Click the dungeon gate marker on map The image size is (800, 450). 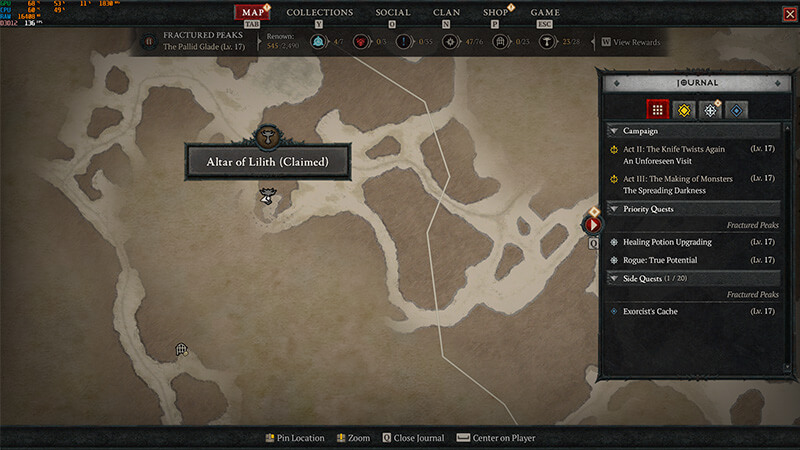[x=182, y=349]
